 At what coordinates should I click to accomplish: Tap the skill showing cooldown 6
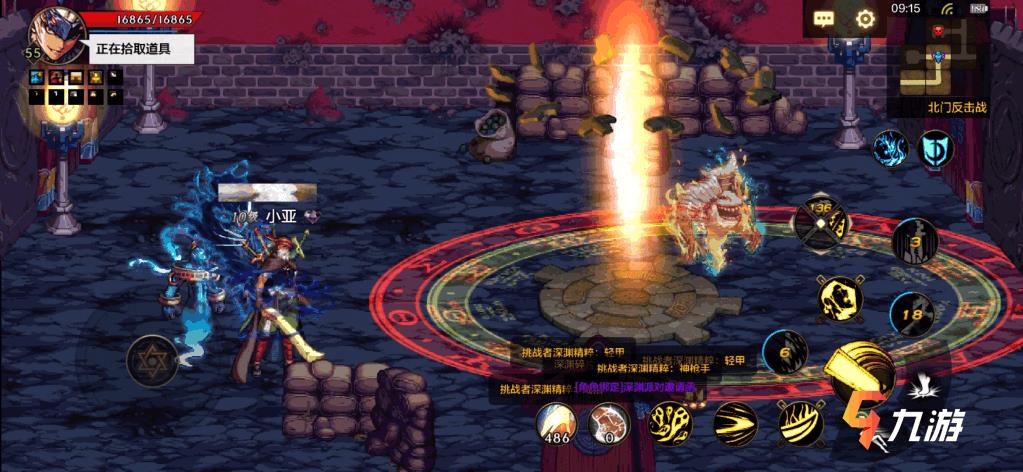[x=785, y=352]
